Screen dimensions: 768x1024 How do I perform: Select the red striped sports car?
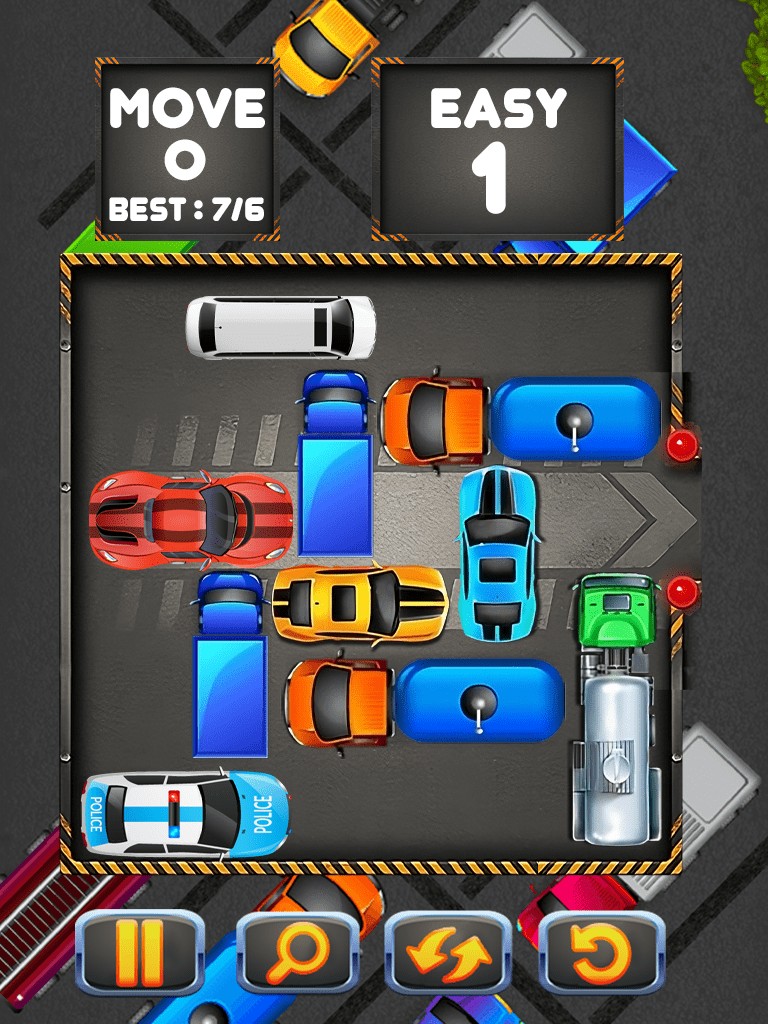(192, 516)
